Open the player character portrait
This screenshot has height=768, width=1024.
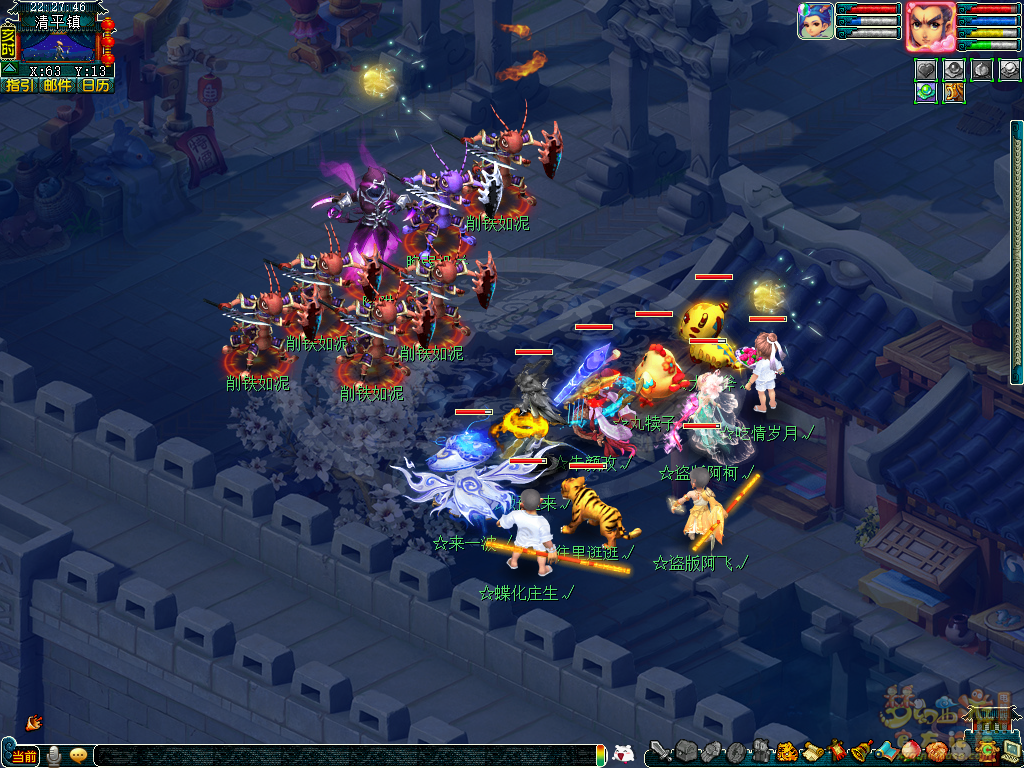click(929, 26)
